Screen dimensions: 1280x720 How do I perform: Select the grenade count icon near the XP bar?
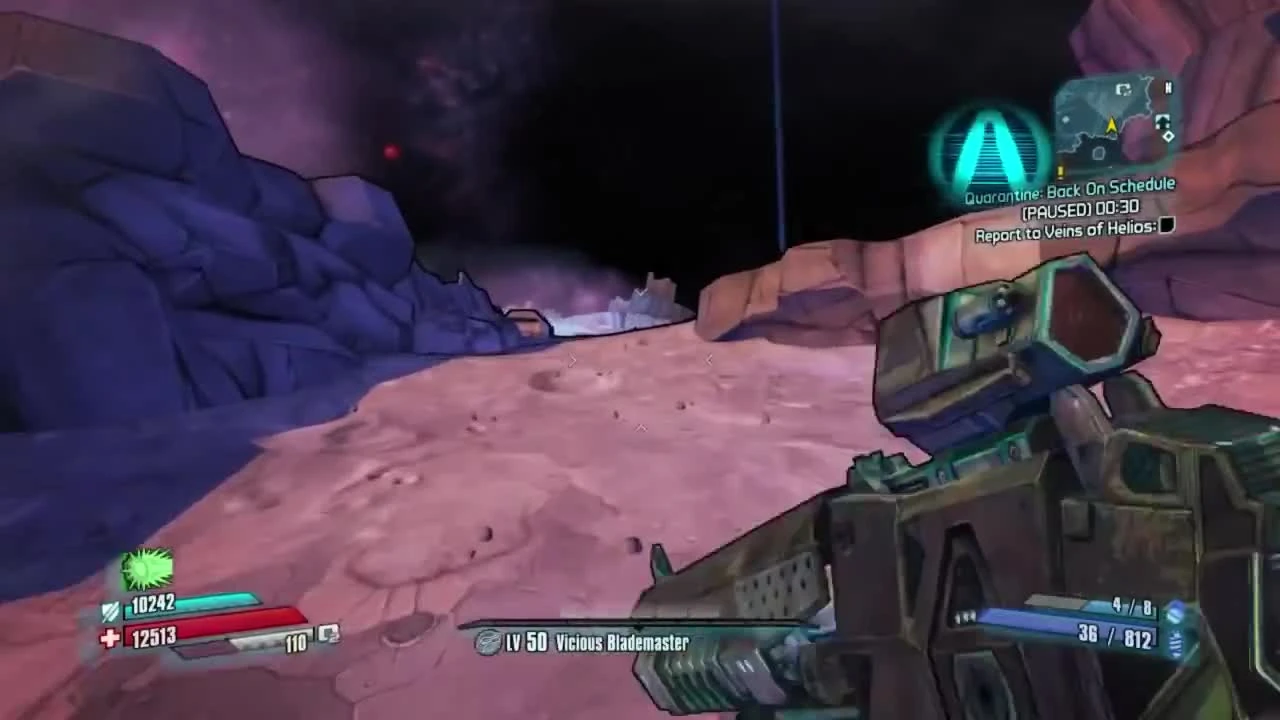point(327,635)
